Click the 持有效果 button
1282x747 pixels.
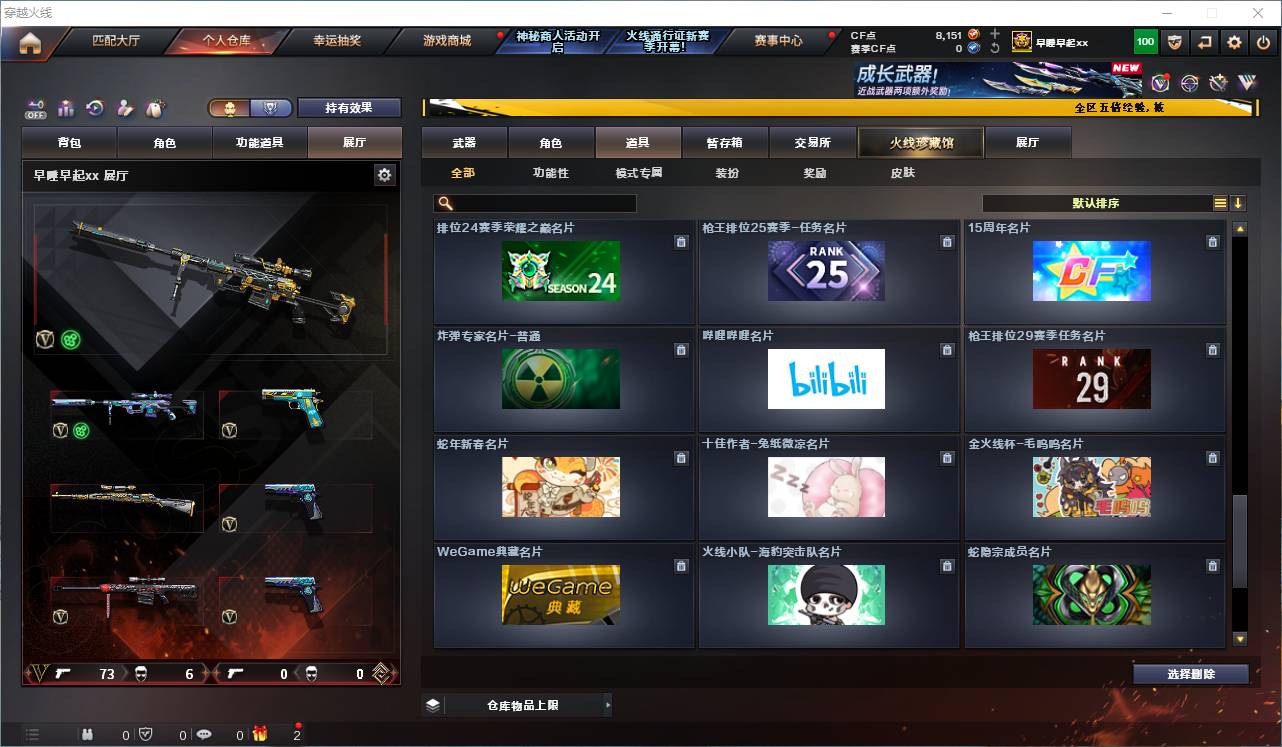coord(349,107)
